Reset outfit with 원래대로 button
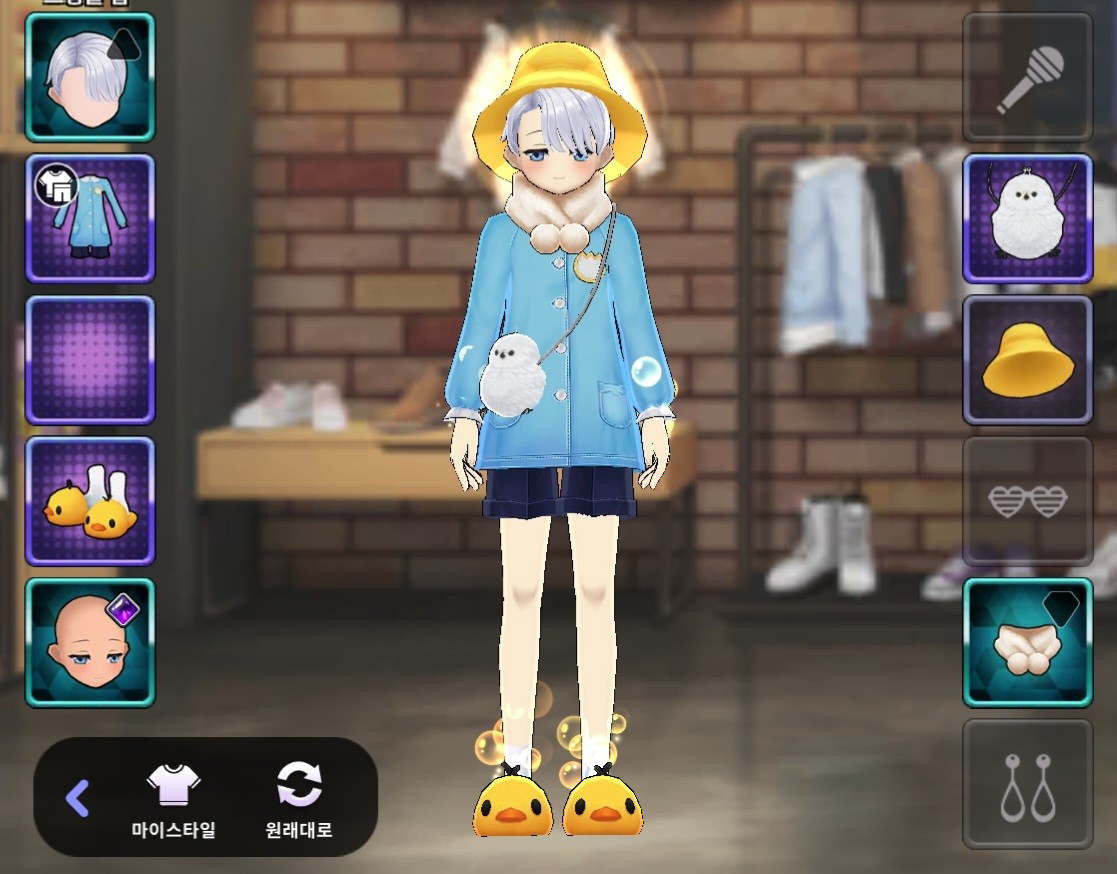Viewport: 1117px width, 874px height. pyautogui.click(x=299, y=799)
